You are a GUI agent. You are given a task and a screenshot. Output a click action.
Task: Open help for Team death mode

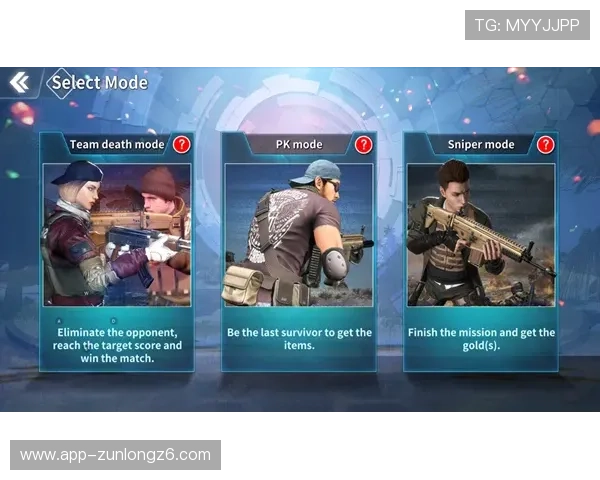[181, 144]
